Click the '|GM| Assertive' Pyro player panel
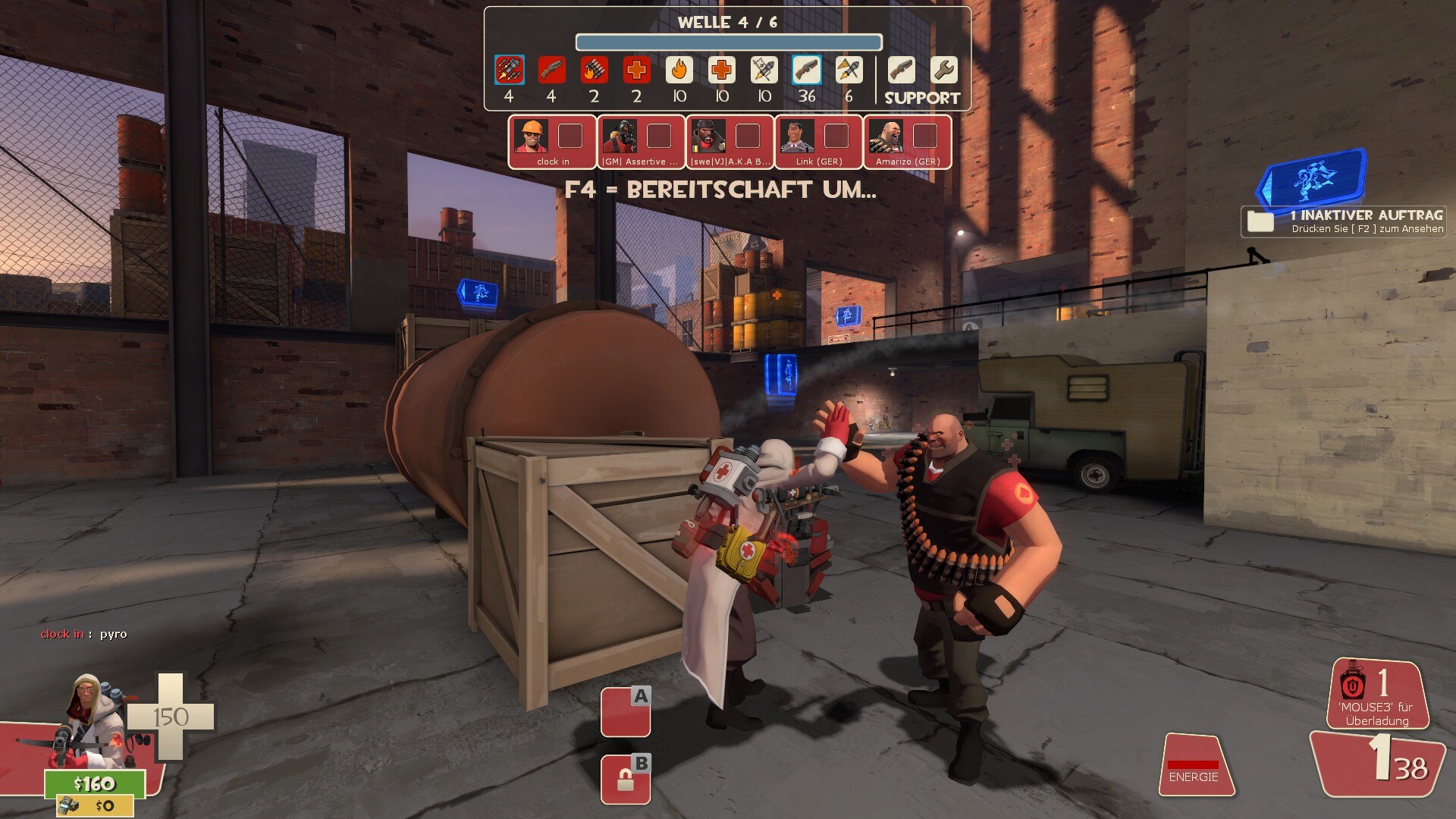 click(x=641, y=142)
